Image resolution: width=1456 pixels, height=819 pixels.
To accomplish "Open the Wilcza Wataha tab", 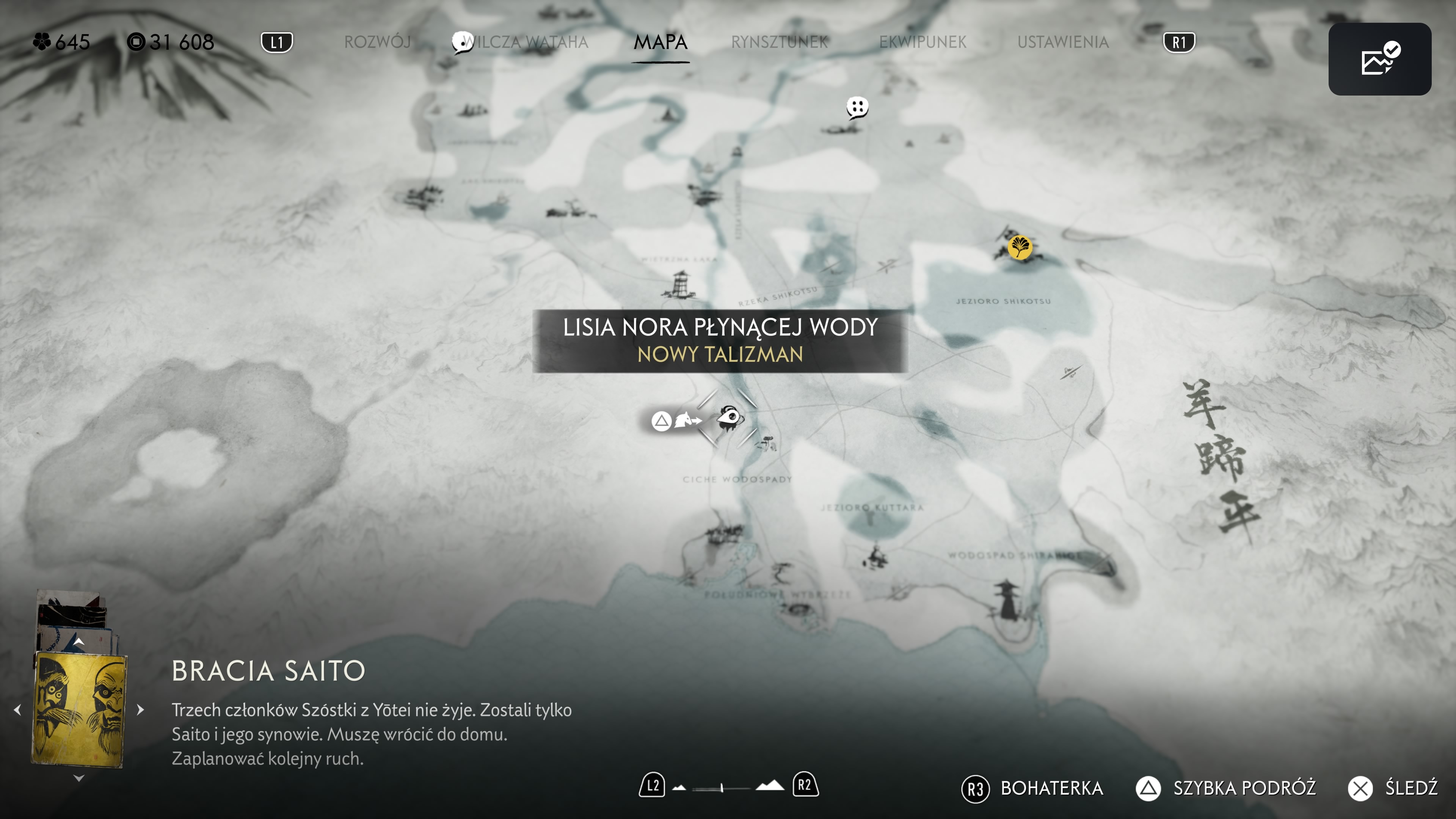I will point(526,42).
